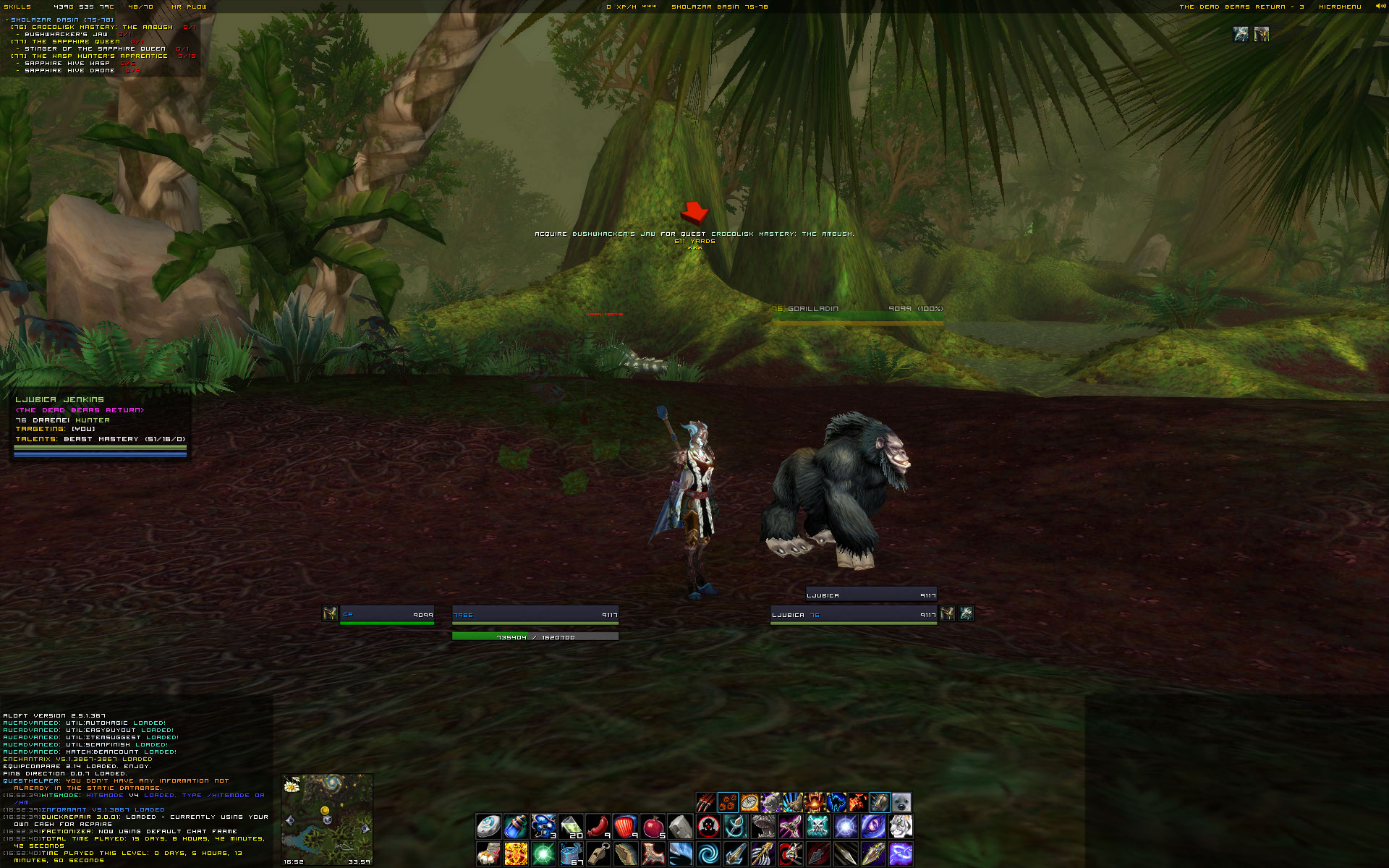Click the daisy tracking icon on minimap
The image size is (1389, 868).
[x=292, y=786]
